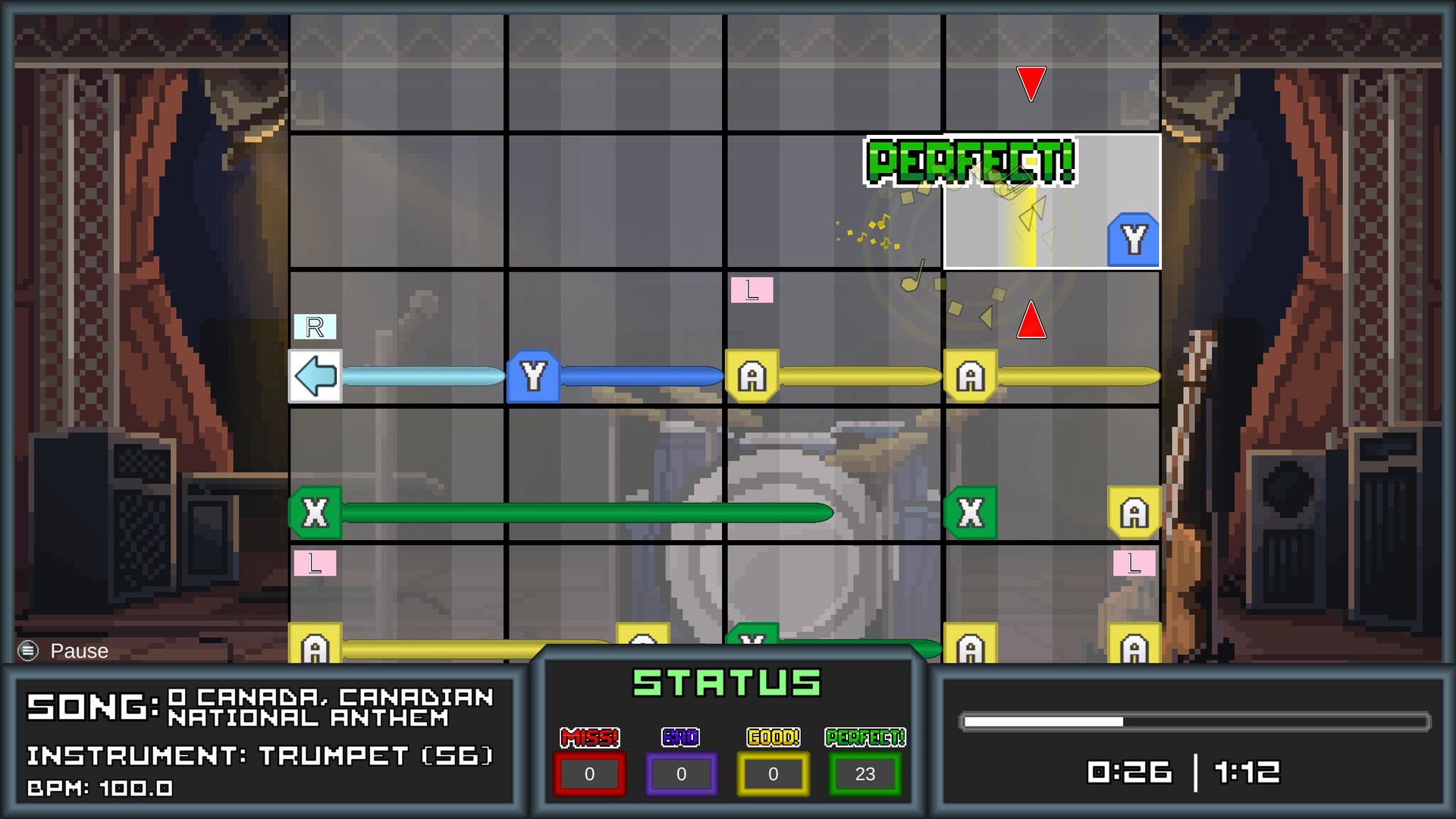The image size is (1456, 819).
Task: Click the BAD counter box
Action: 680,774
